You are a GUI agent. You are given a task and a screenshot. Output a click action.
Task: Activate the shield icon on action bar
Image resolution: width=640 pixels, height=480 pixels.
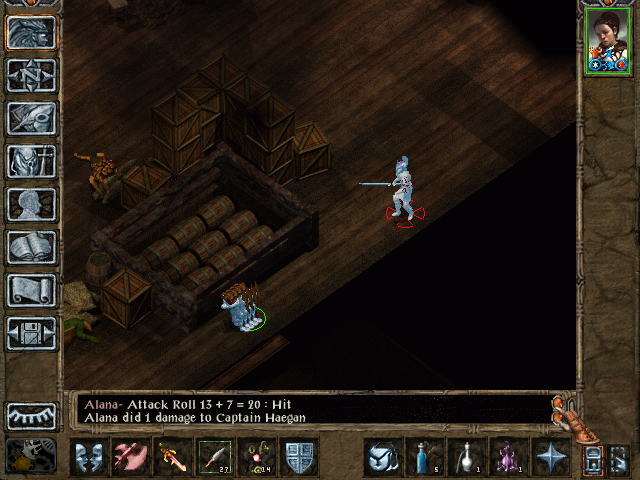[299, 457]
